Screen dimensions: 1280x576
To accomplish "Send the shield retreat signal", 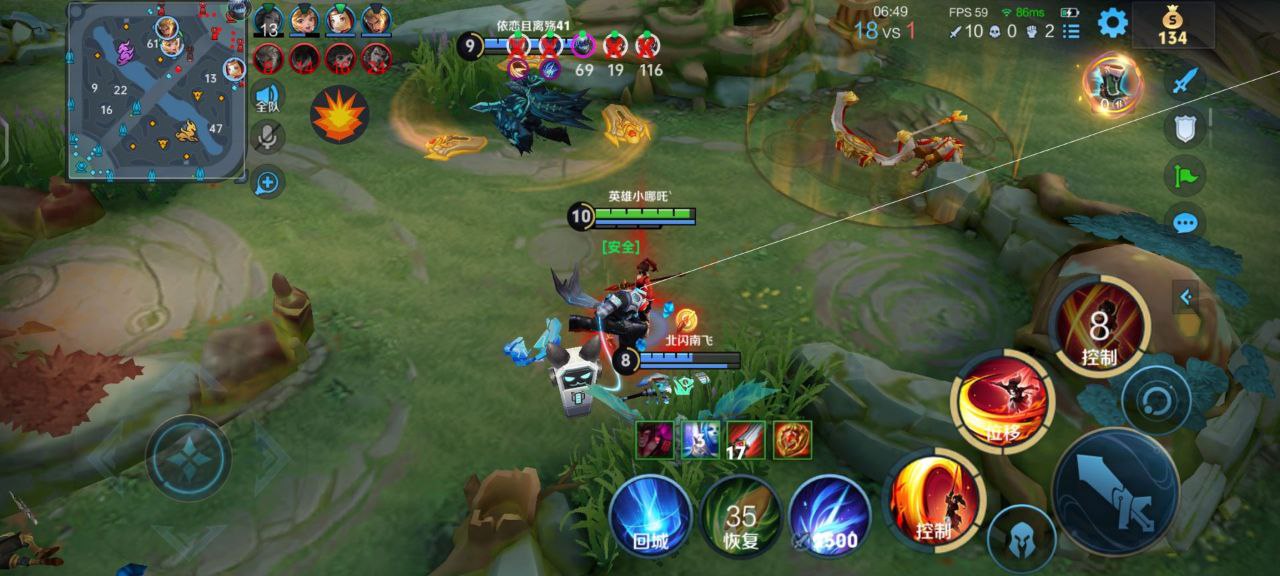I will [x=1184, y=128].
